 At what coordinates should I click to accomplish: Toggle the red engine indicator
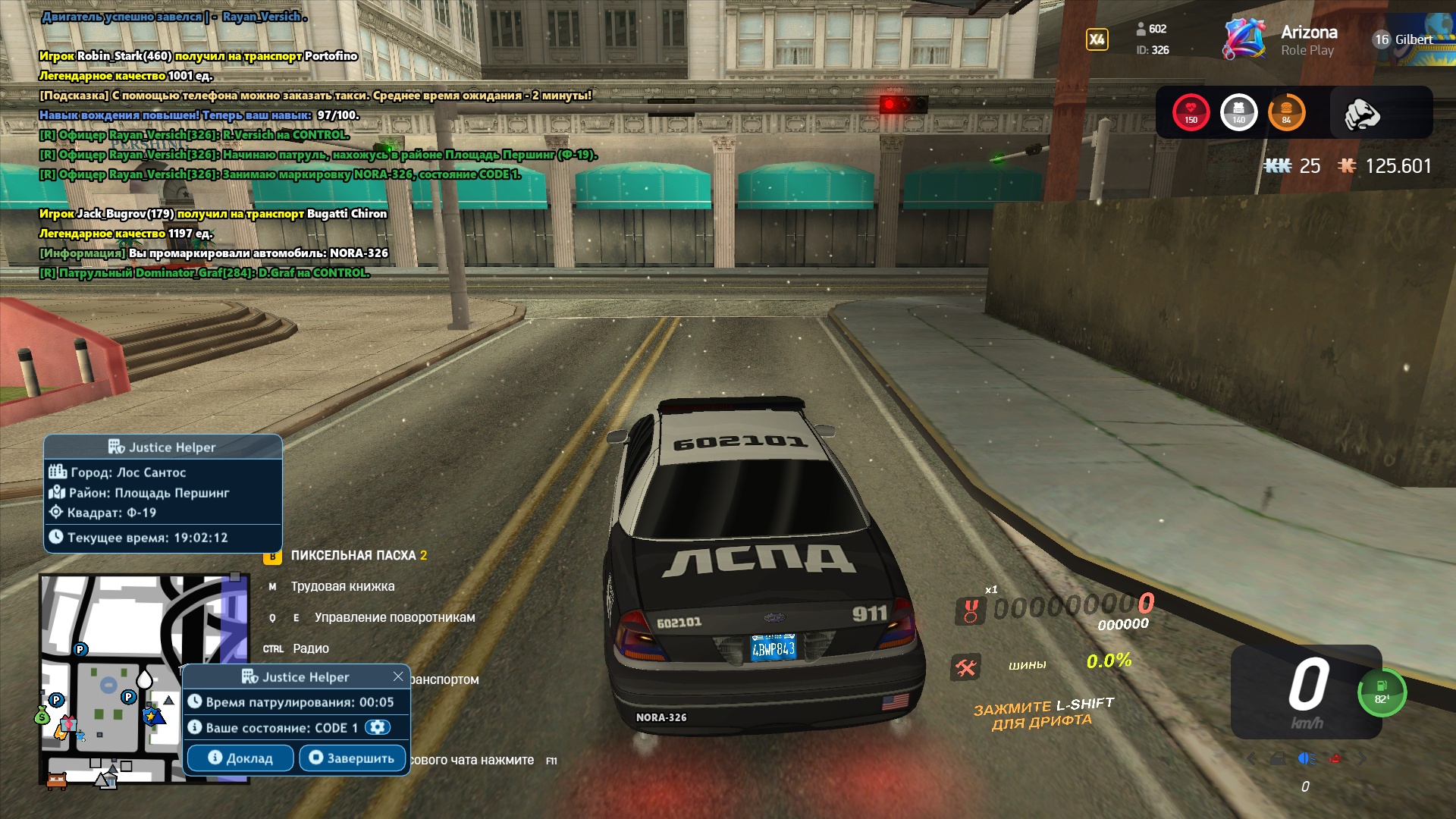tap(1335, 758)
